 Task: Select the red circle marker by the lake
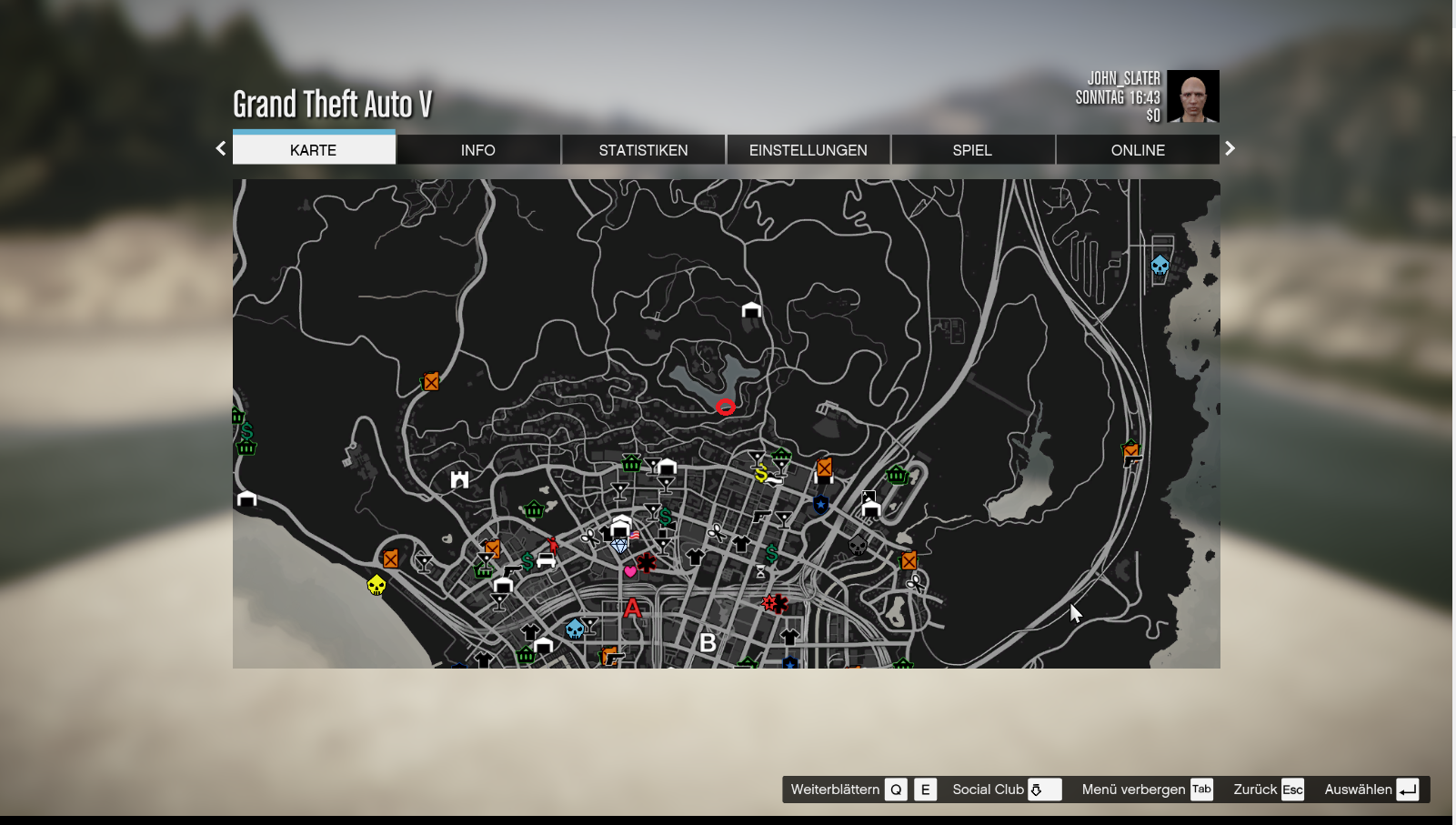coord(726,407)
